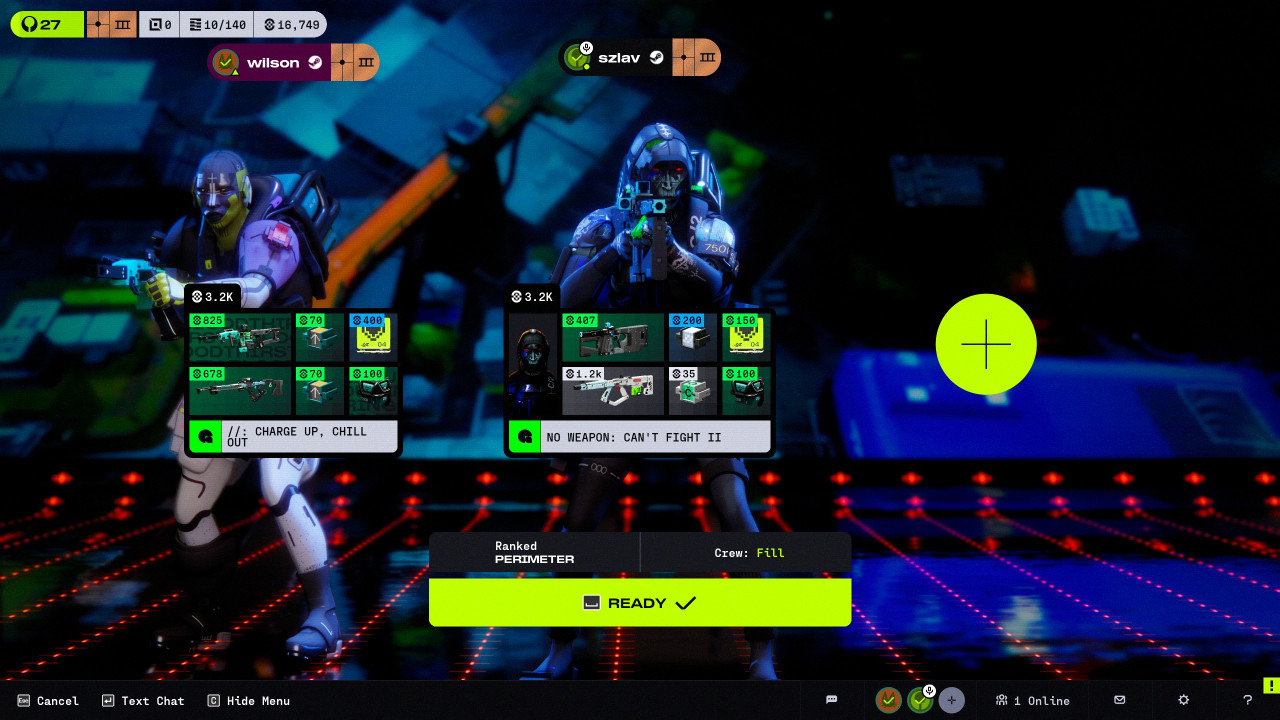
Task: Select szlav's white rifle worth 1.2k
Action: (x=612, y=391)
